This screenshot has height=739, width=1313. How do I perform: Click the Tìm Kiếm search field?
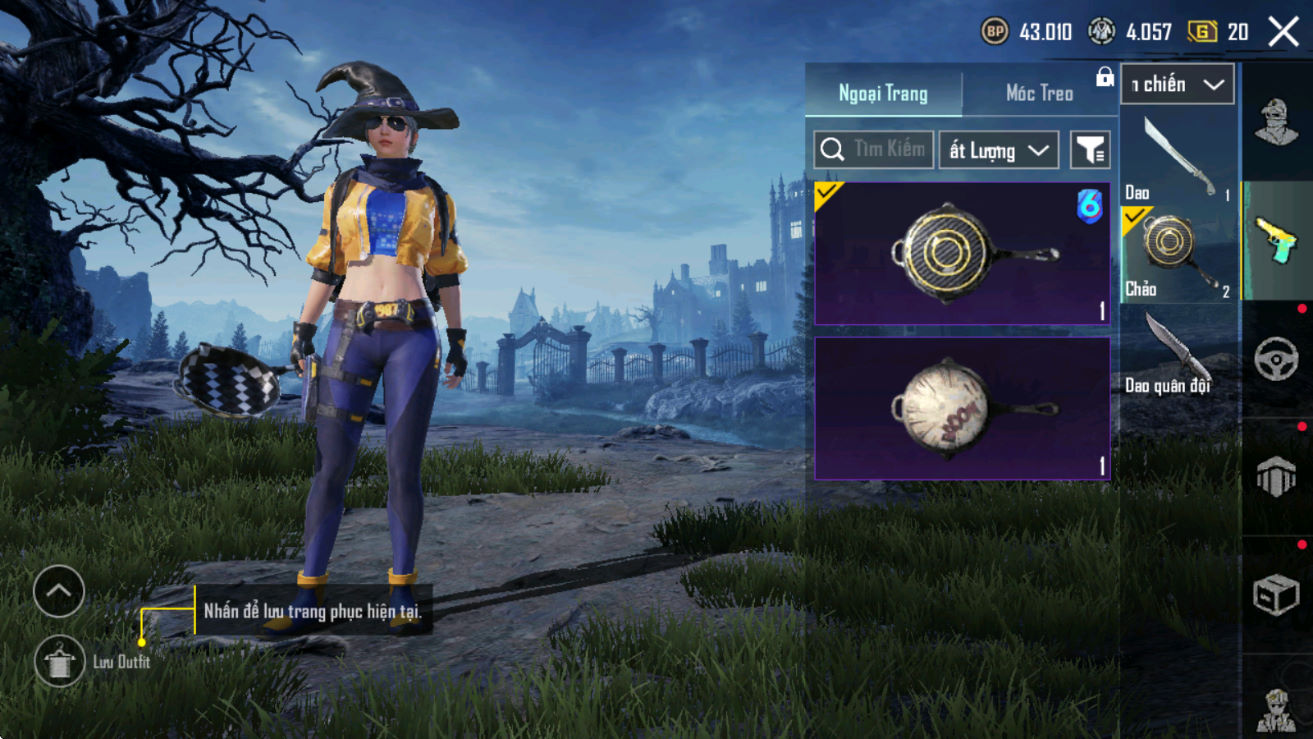coord(874,150)
